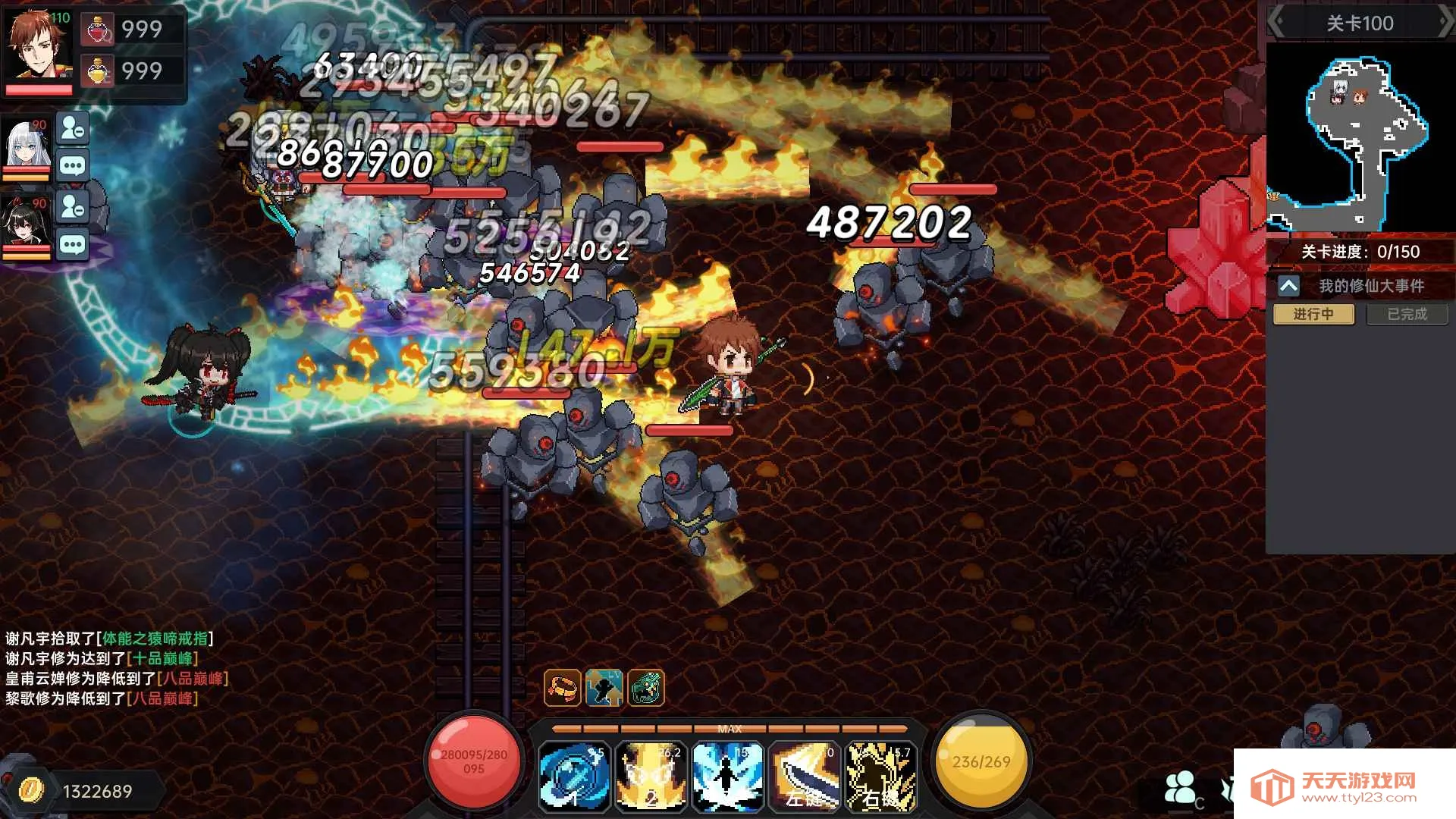Activate the golden flame skill
The width and height of the screenshot is (1456, 819).
(x=651, y=776)
